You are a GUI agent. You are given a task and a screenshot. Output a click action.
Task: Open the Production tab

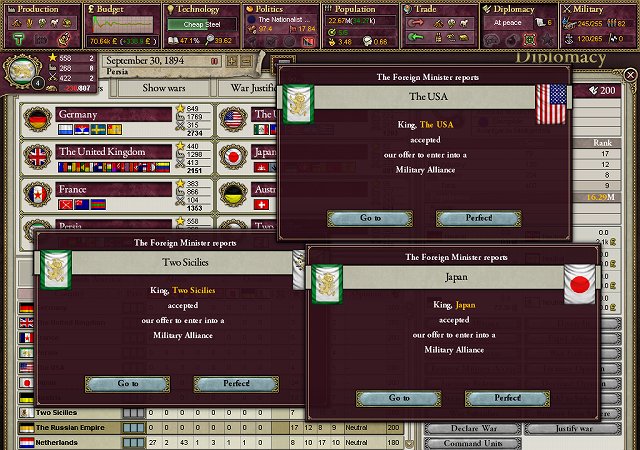40,9
